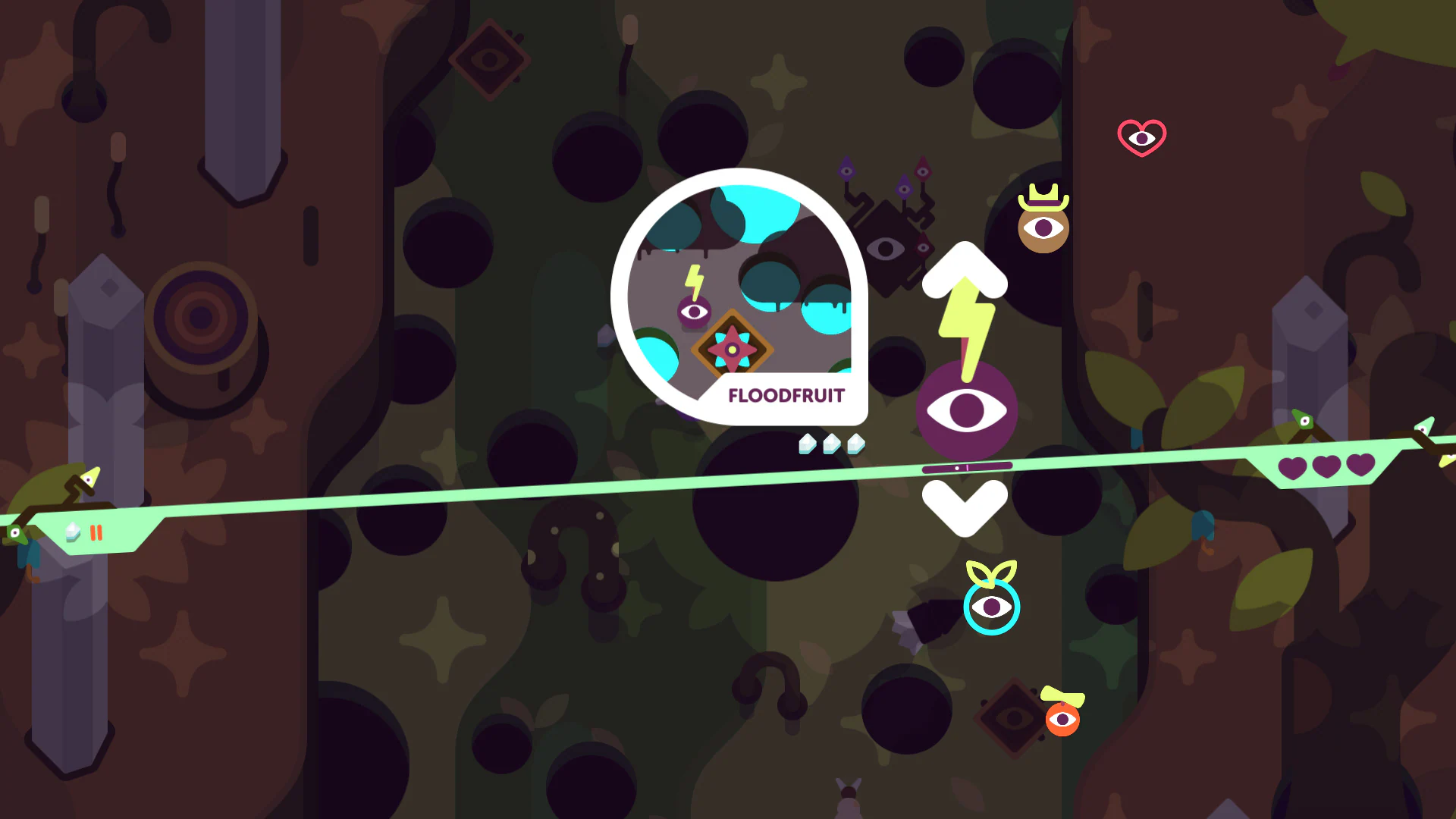Toggle the pause control on the vine

tap(96, 533)
